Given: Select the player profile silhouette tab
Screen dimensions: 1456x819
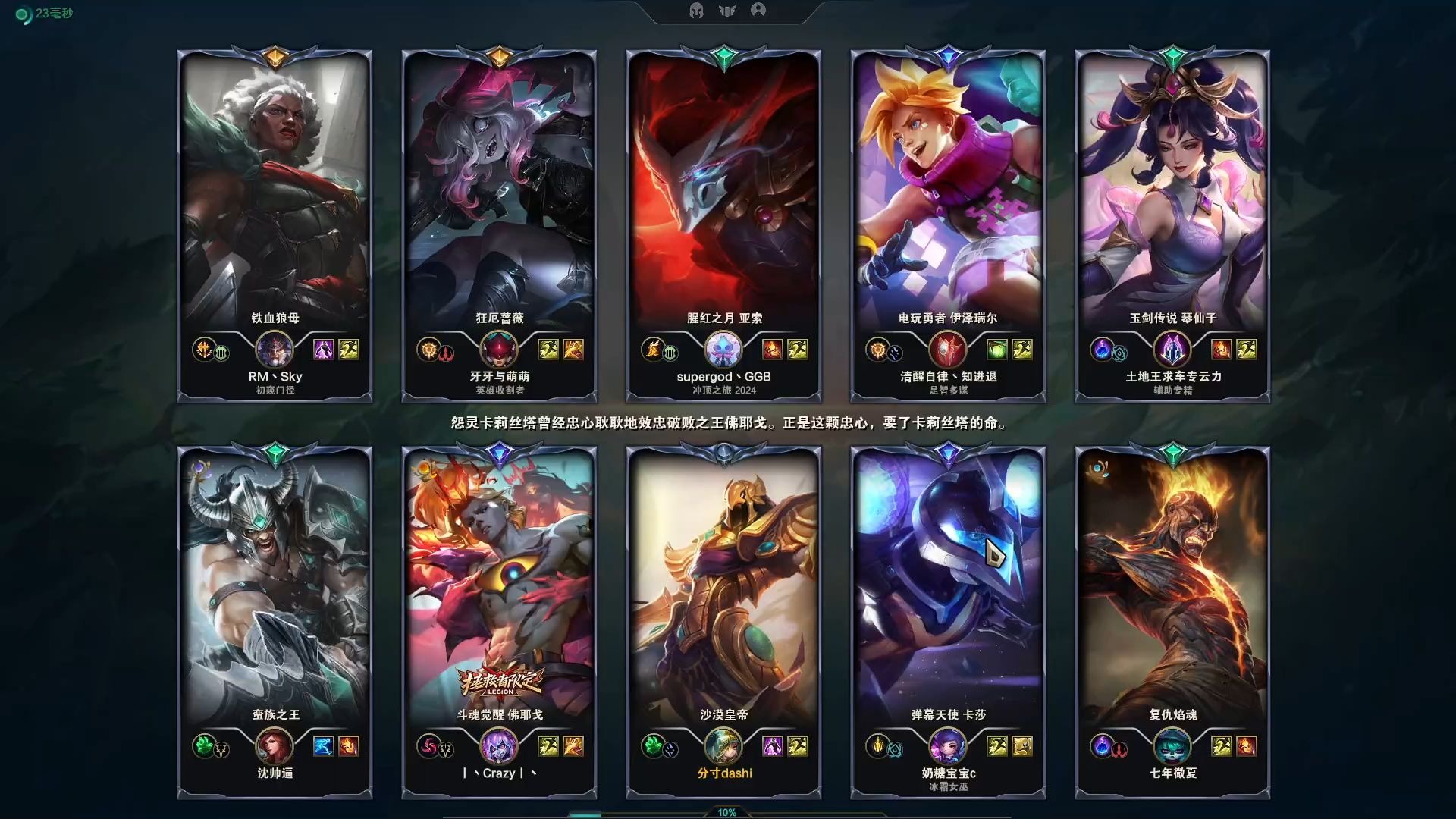Looking at the screenshot, I should (x=758, y=10).
